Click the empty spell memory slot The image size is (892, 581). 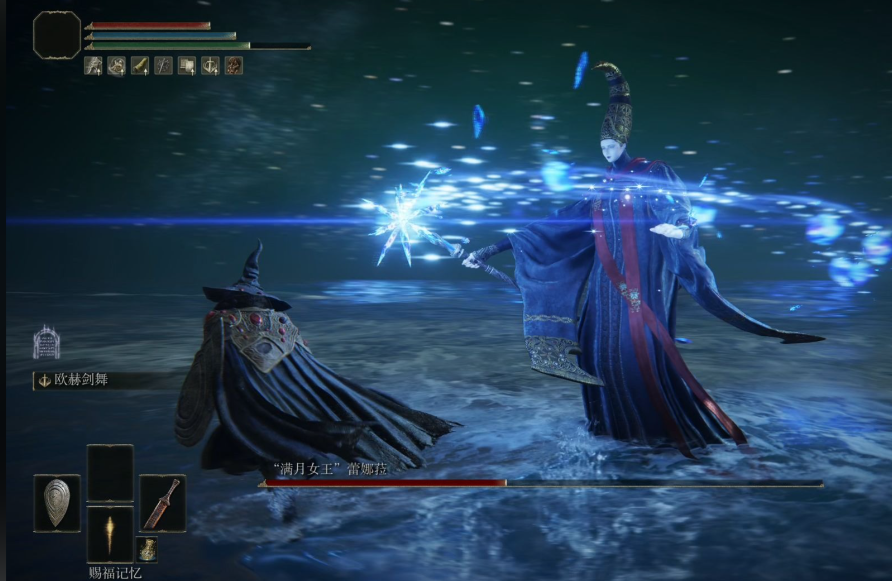click(110, 472)
